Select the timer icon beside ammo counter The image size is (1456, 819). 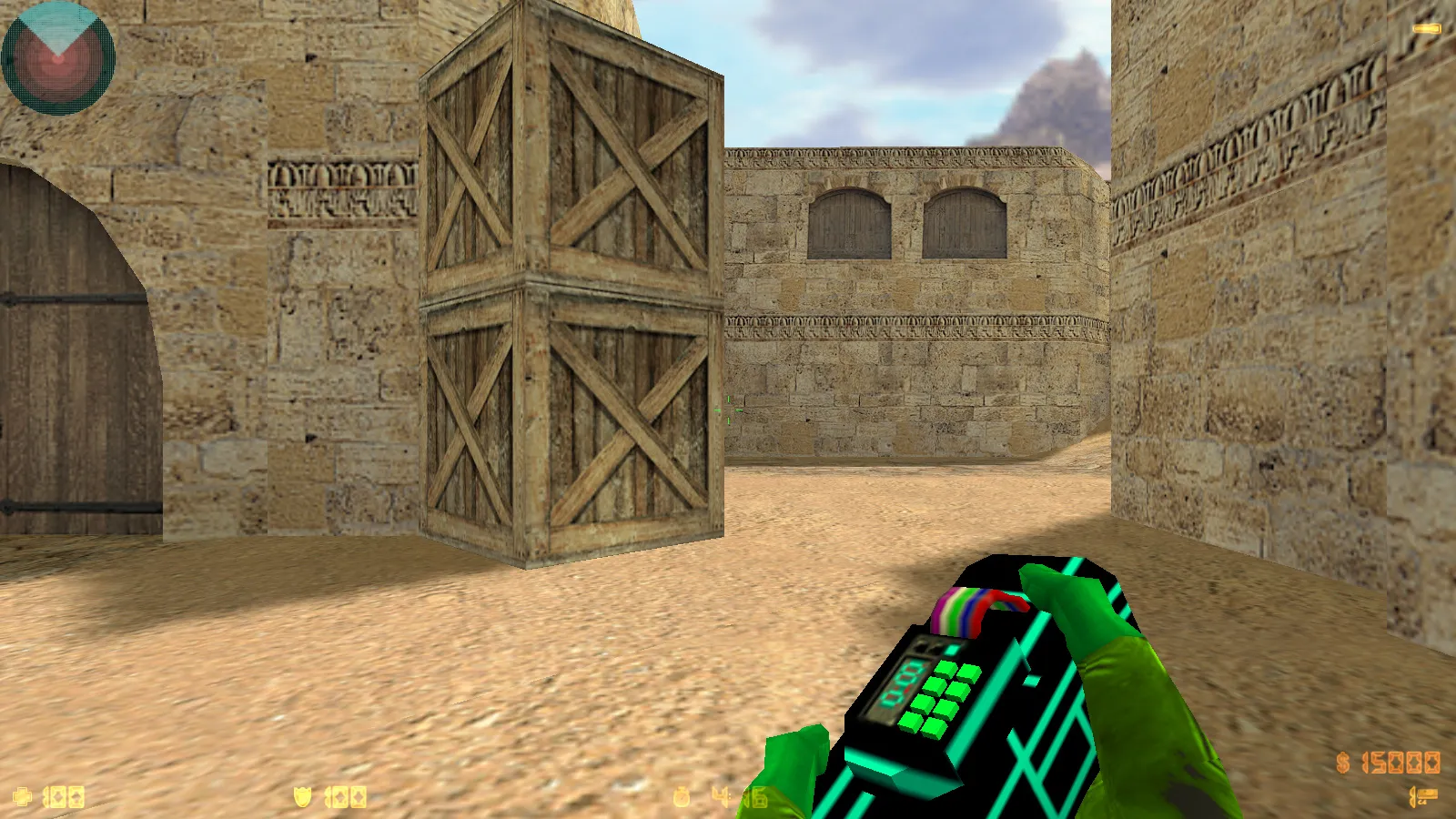coord(682,796)
